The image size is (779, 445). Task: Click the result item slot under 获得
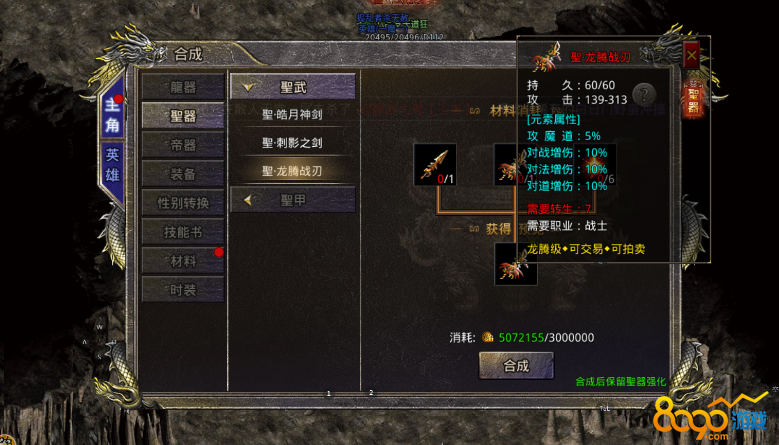516,263
